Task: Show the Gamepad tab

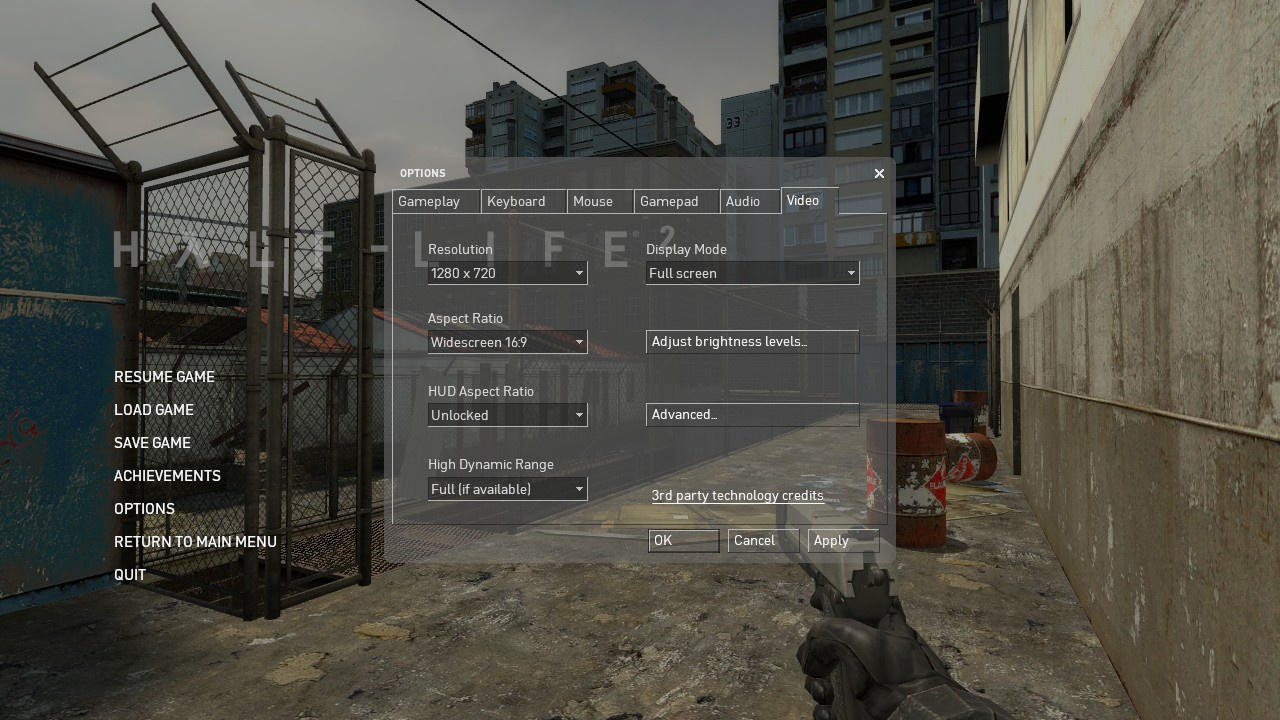Action: [x=669, y=202]
